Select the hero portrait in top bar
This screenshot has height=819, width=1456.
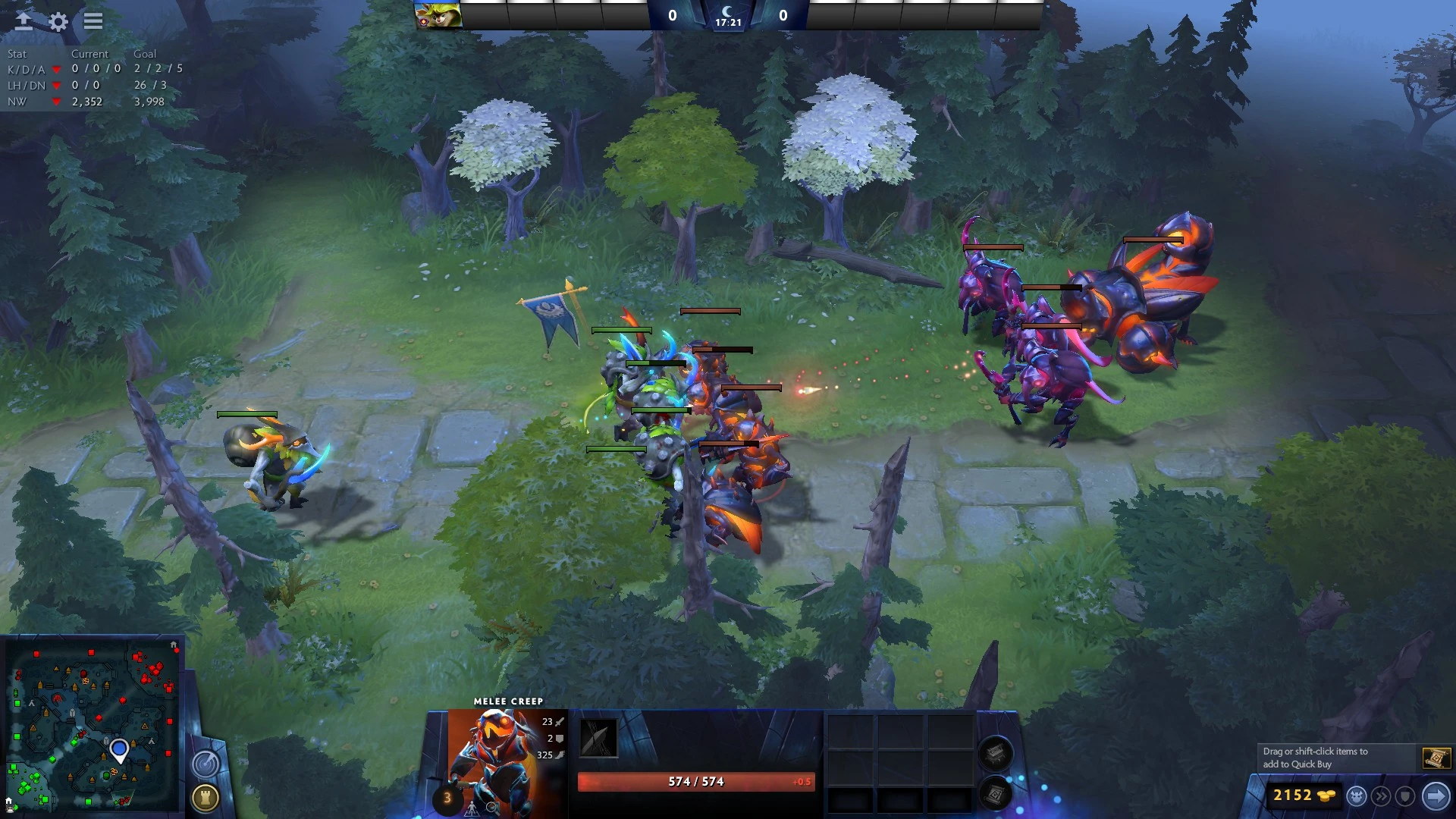(x=438, y=15)
